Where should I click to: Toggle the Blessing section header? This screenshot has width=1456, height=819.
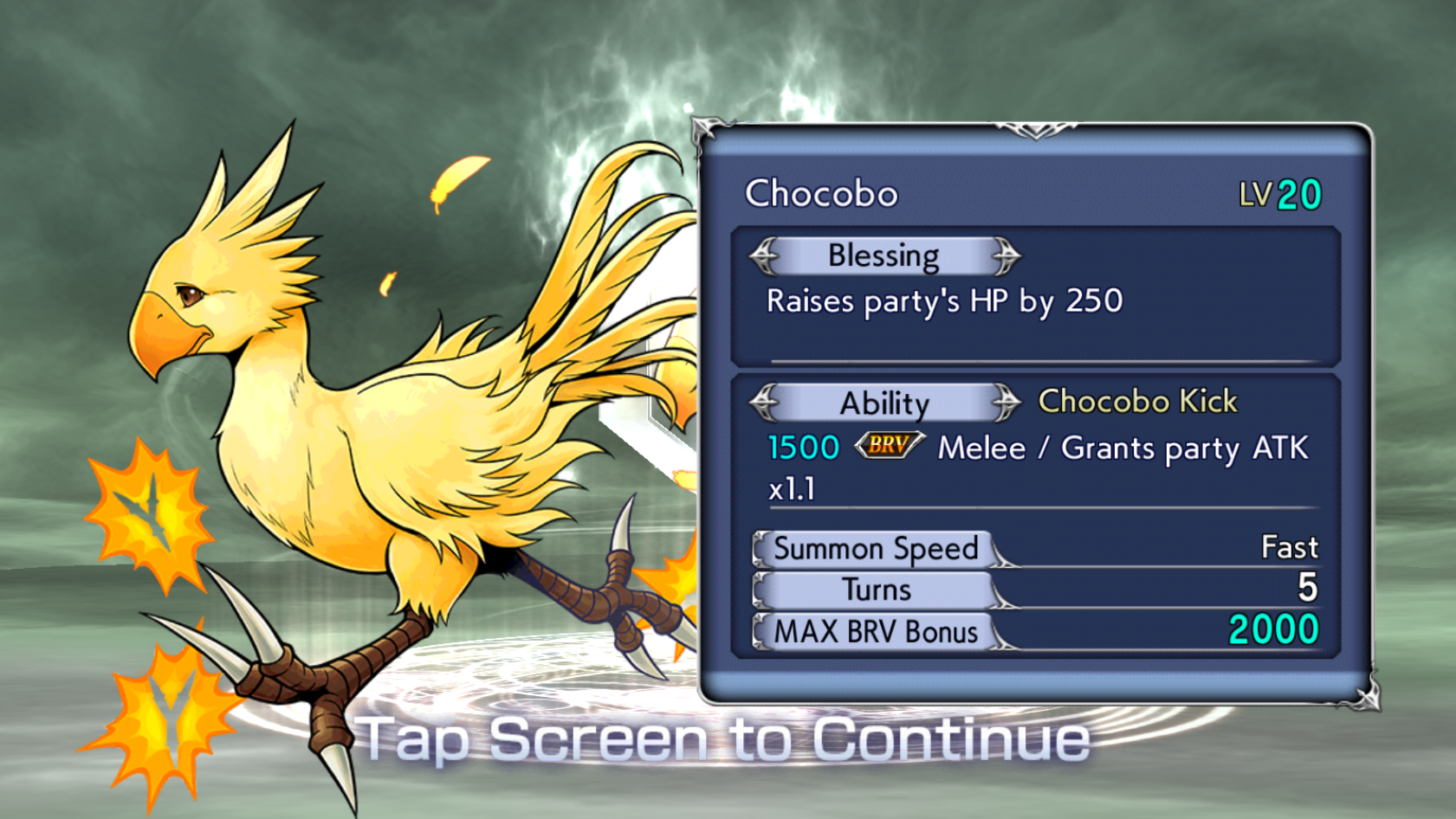click(x=883, y=255)
